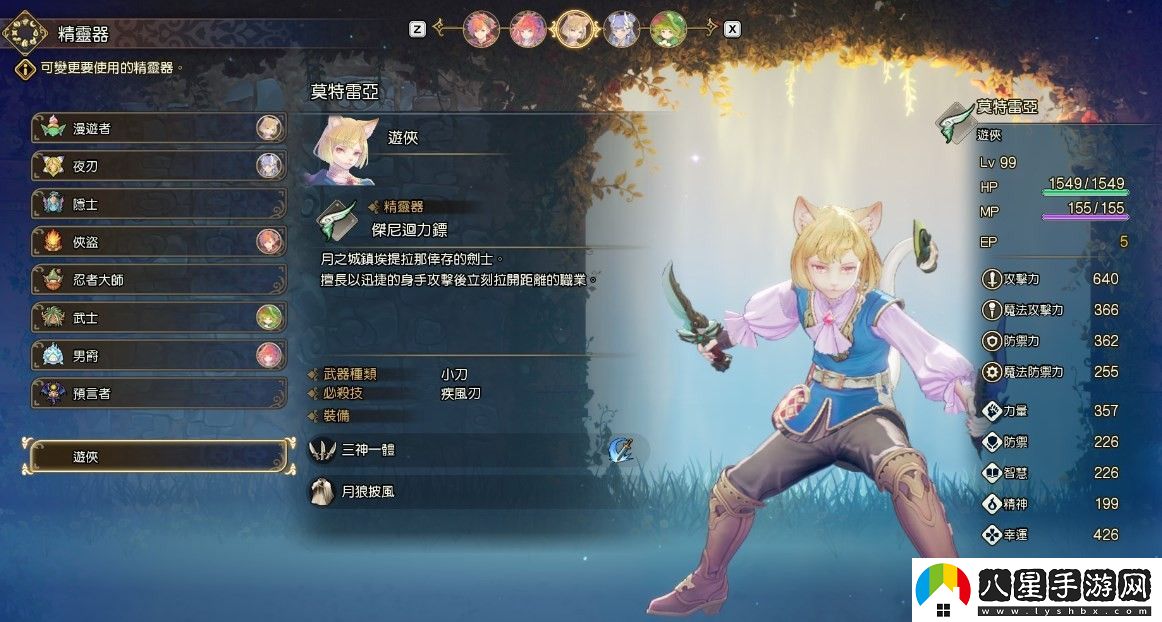Choose the 忍者大師 class entry
This screenshot has width=1162, height=622.
158,280
